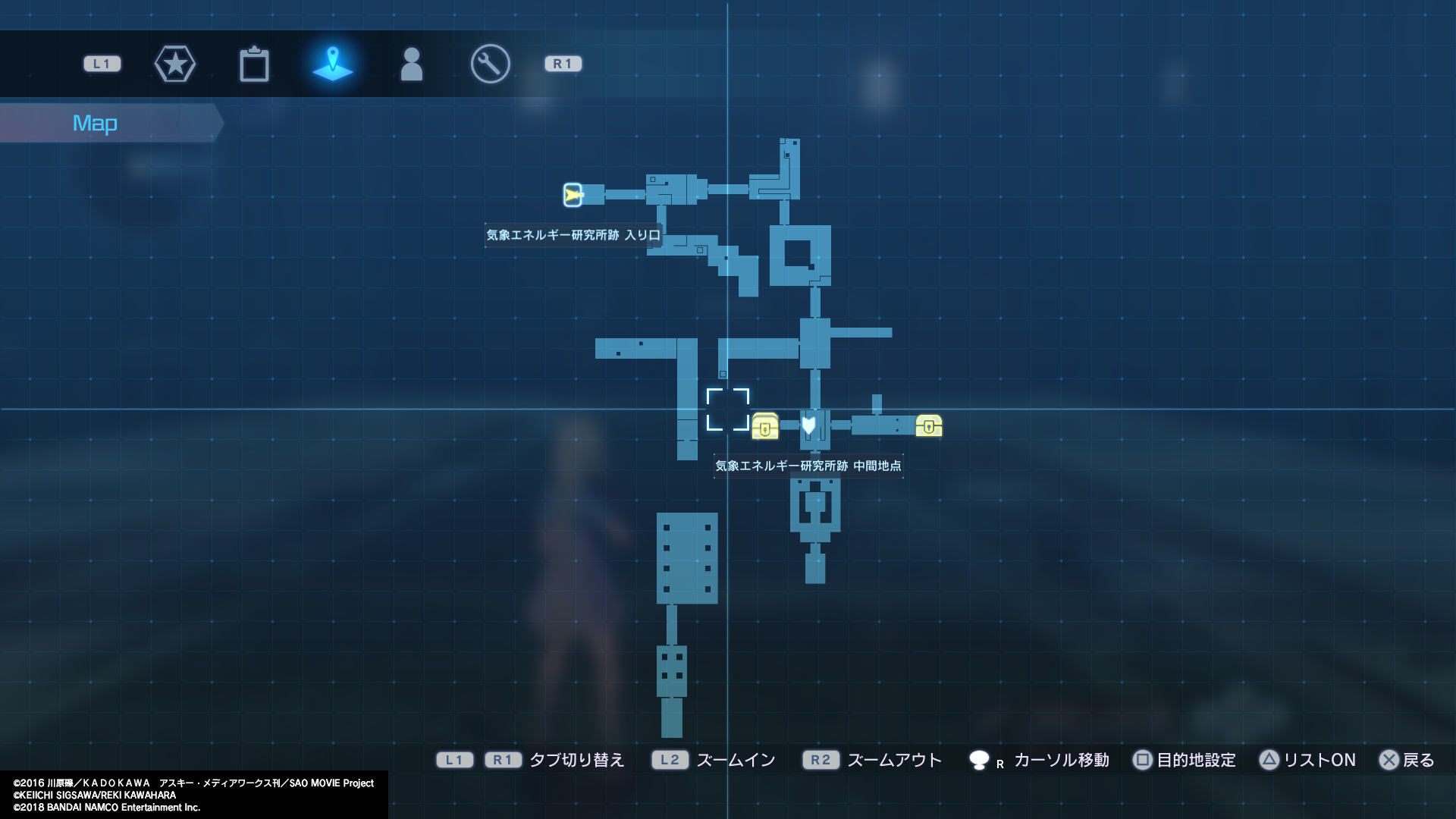Viewport: 1456px width, 819px height.
Task: Select the hexagonal star skills tab icon
Action: point(175,64)
